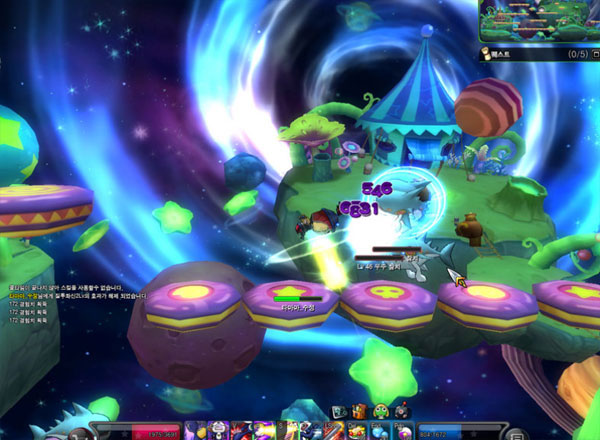This screenshot has height=440, width=600.
Task: Open the minimap in the top corner
Action: 538,22
